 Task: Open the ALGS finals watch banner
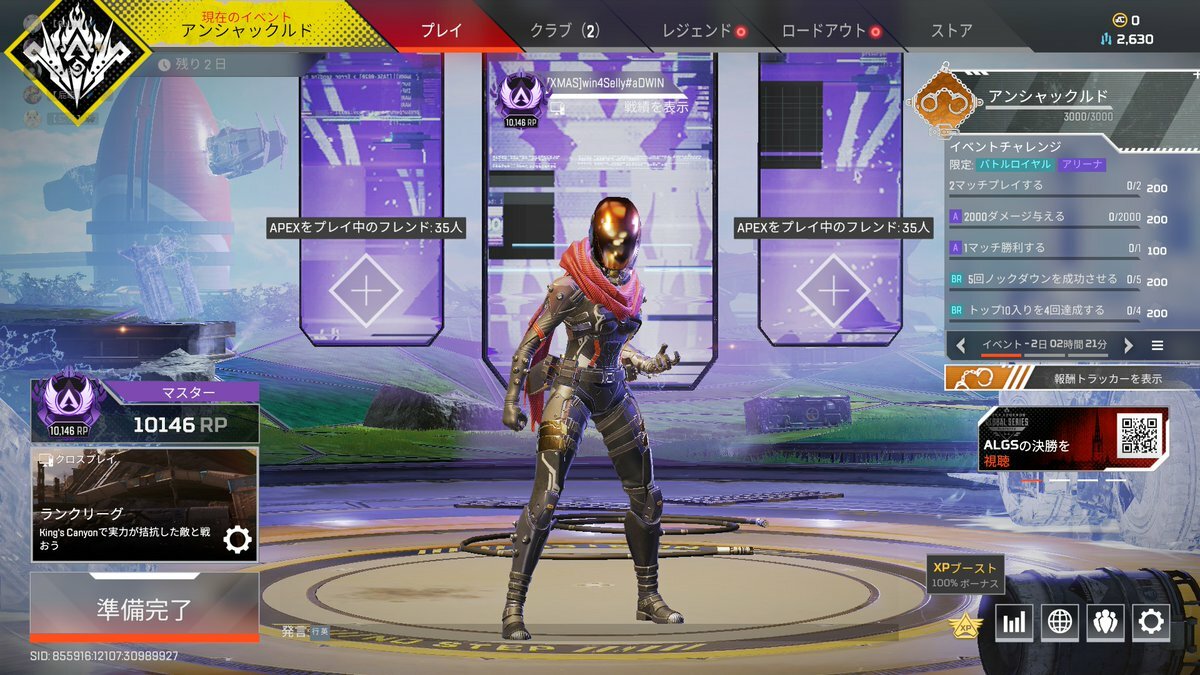1073,439
